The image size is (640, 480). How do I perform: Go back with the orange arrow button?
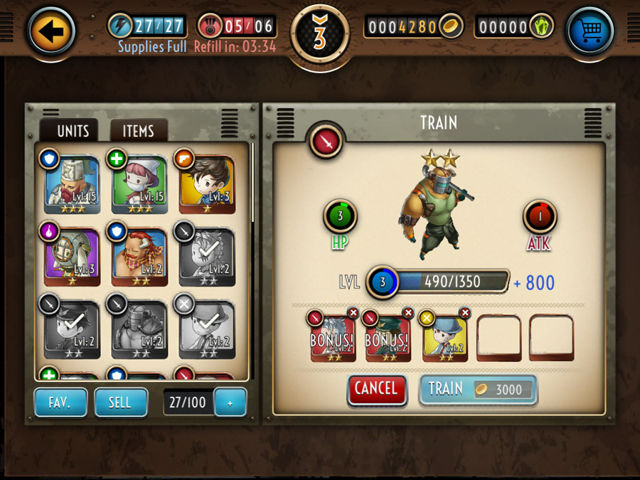pos(50,31)
